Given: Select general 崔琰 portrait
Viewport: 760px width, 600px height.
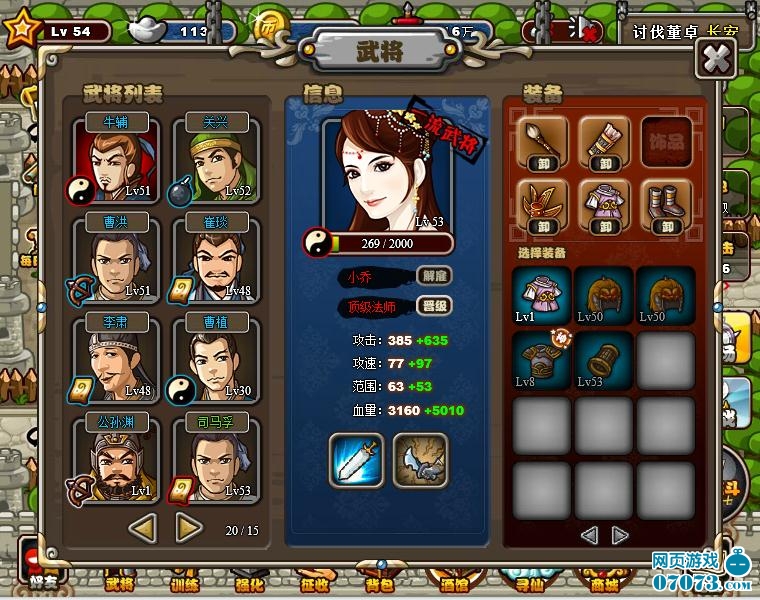Looking at the screenshot, I should (215, 262).
